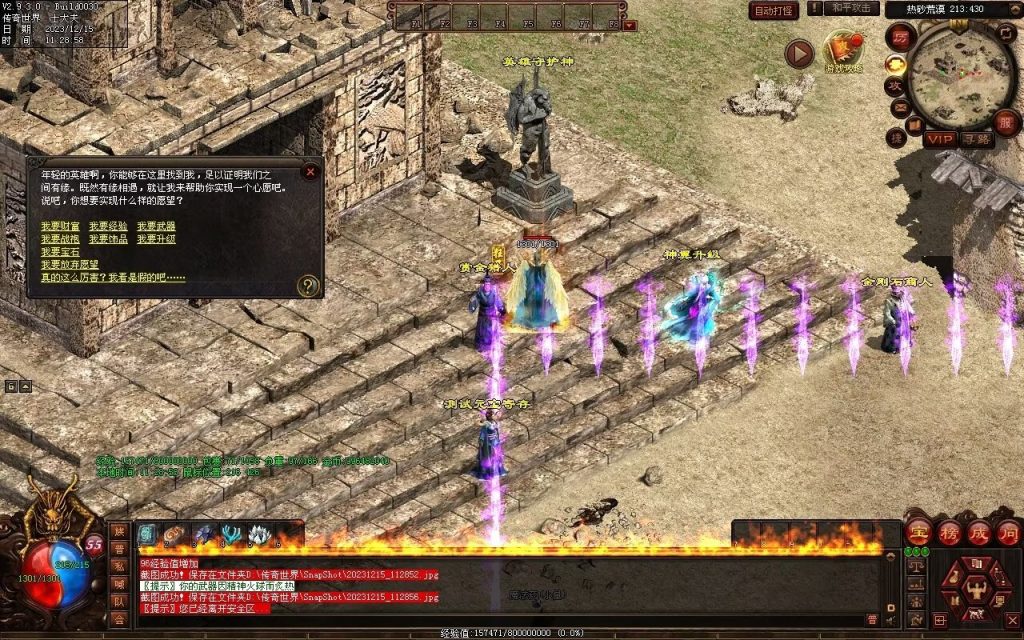This screenshot has width=1024, height=640.
Task: Choose the 我要财富 wish option
Action: click(x=60, y=227)
